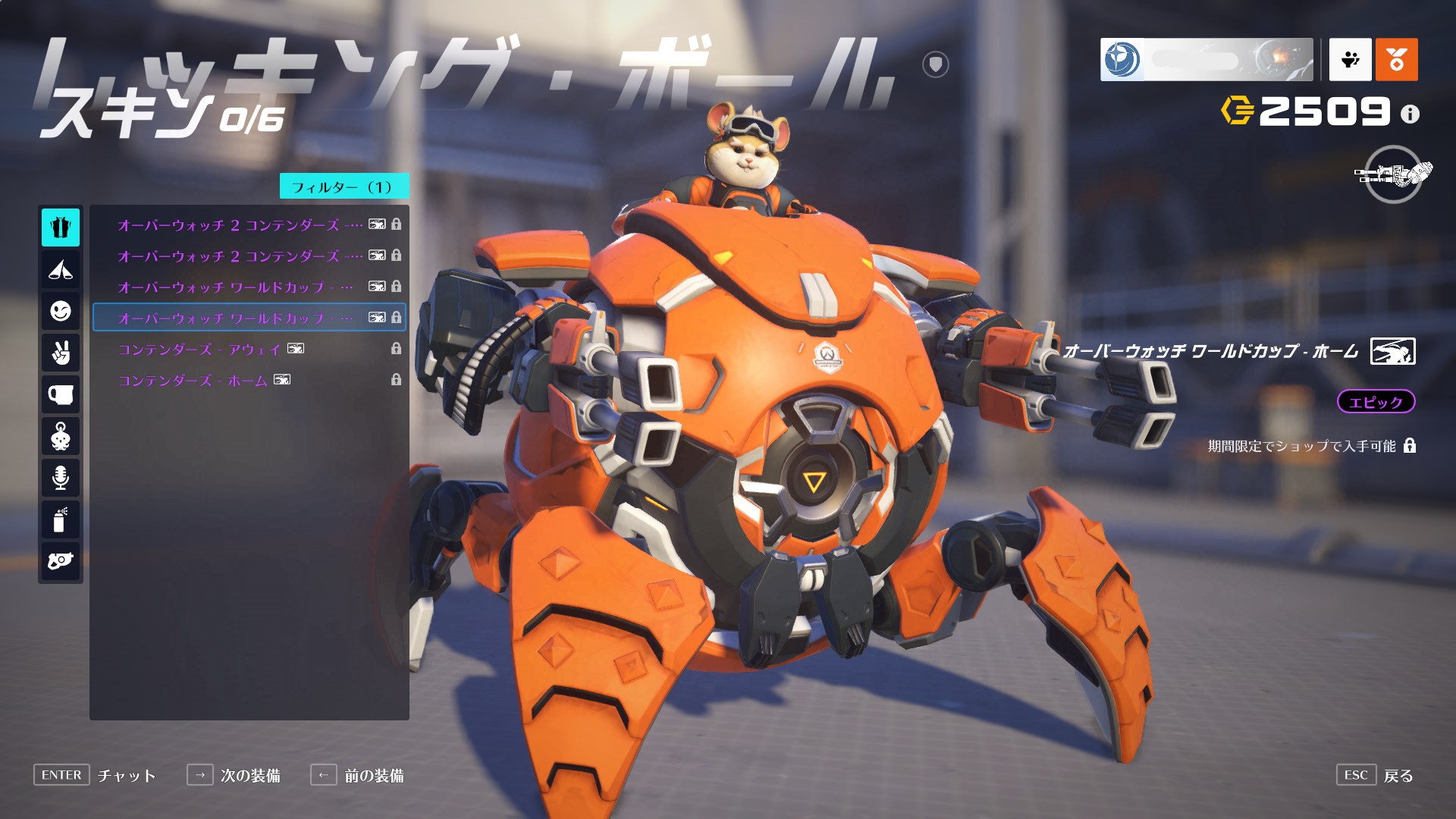Switch to the spray can sprays tab

(x=61, y=520)
